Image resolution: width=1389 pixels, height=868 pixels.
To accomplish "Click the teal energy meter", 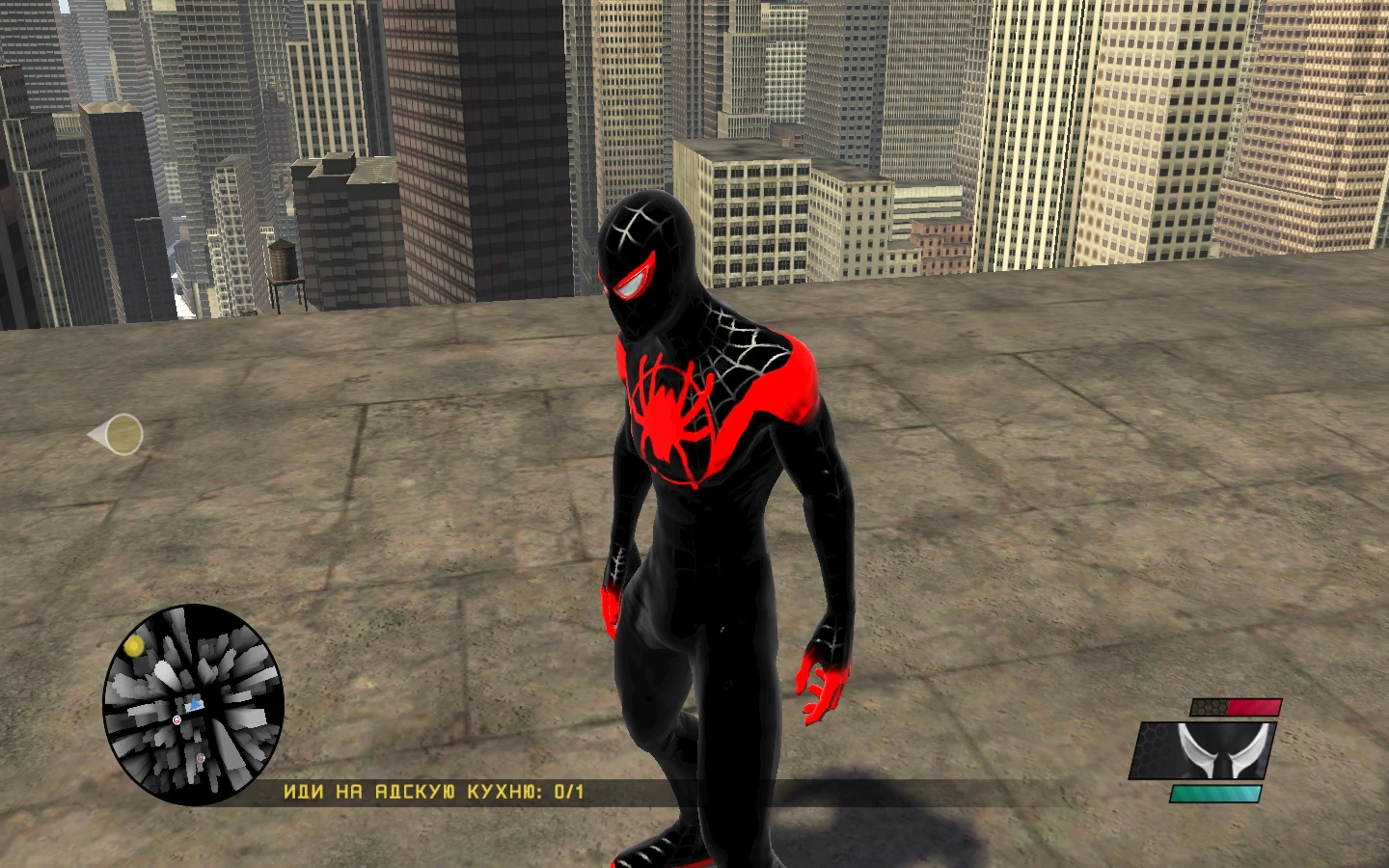I will tap(1215, 793).
